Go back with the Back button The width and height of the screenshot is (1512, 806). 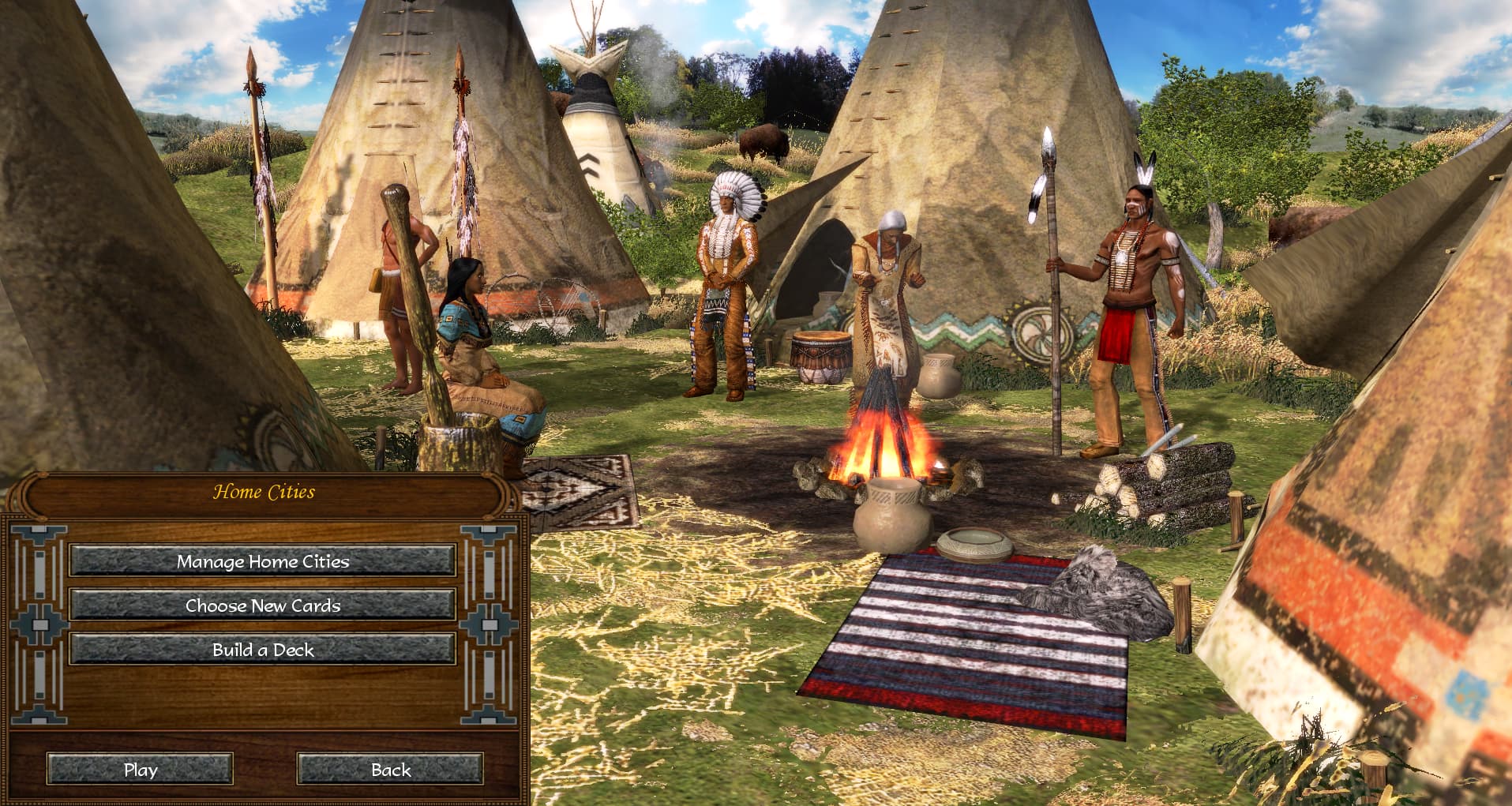[x=390, y=770]
